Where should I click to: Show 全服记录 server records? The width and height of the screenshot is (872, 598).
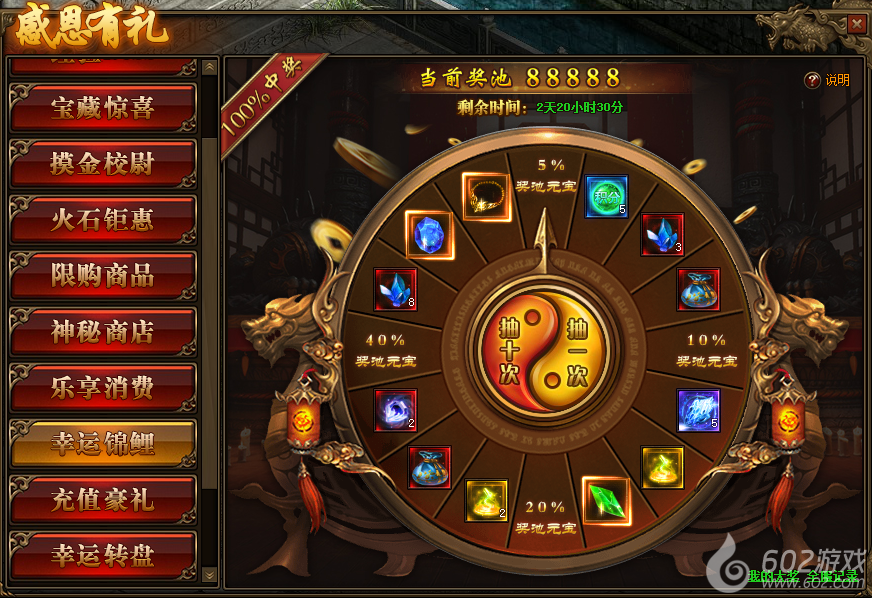tap(832, 576)
